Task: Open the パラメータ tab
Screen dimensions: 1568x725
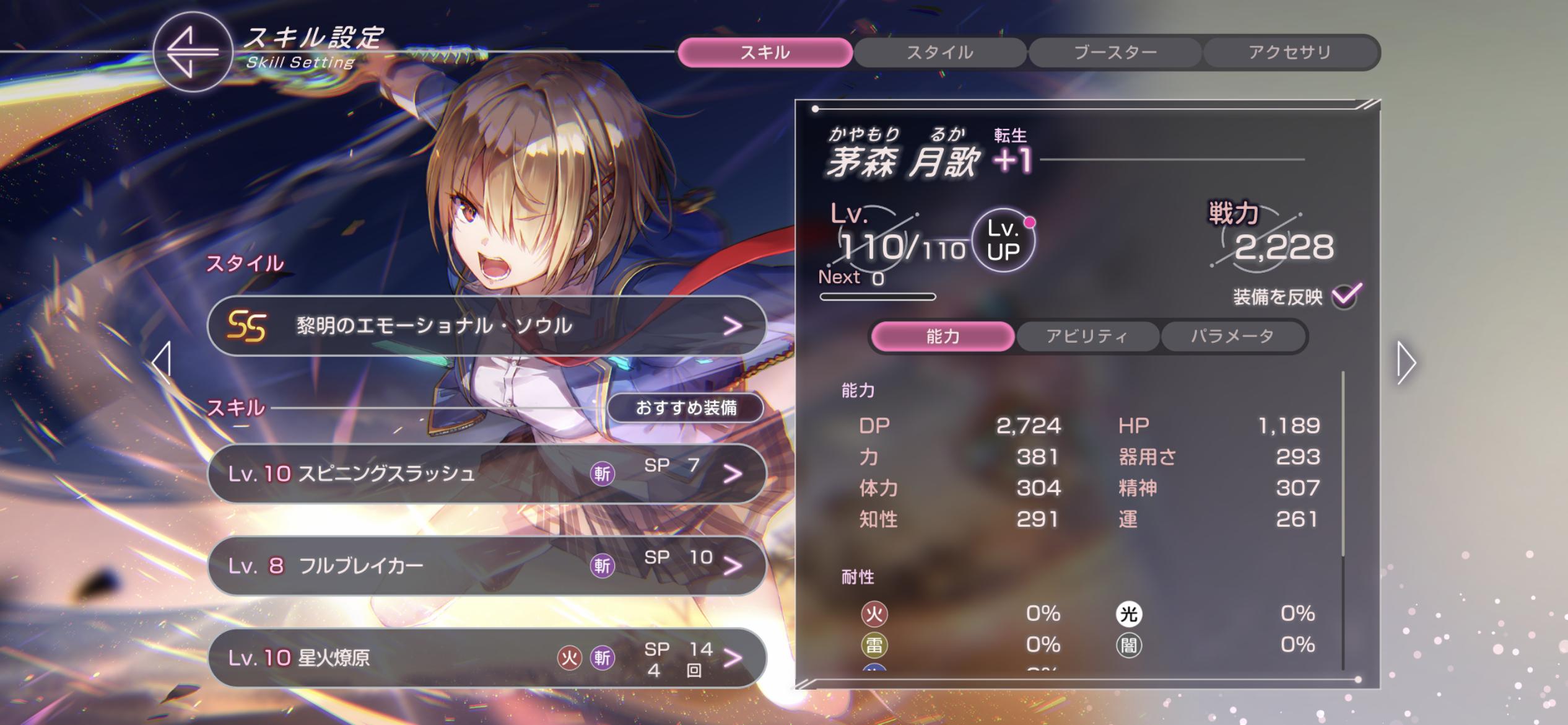Action: coord(1232,336)
